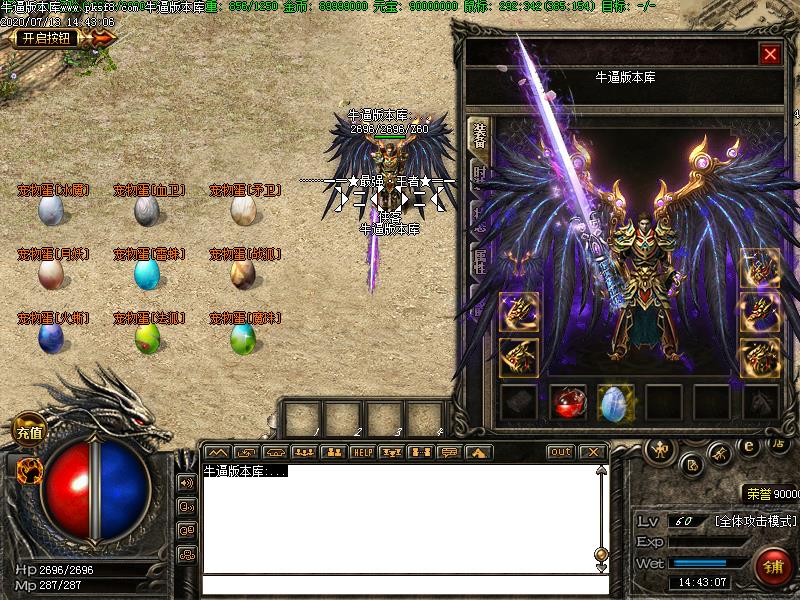This screenshot has height=600, width=800.
Task: Click the red 铺 shop button
Action: (774, 567)
